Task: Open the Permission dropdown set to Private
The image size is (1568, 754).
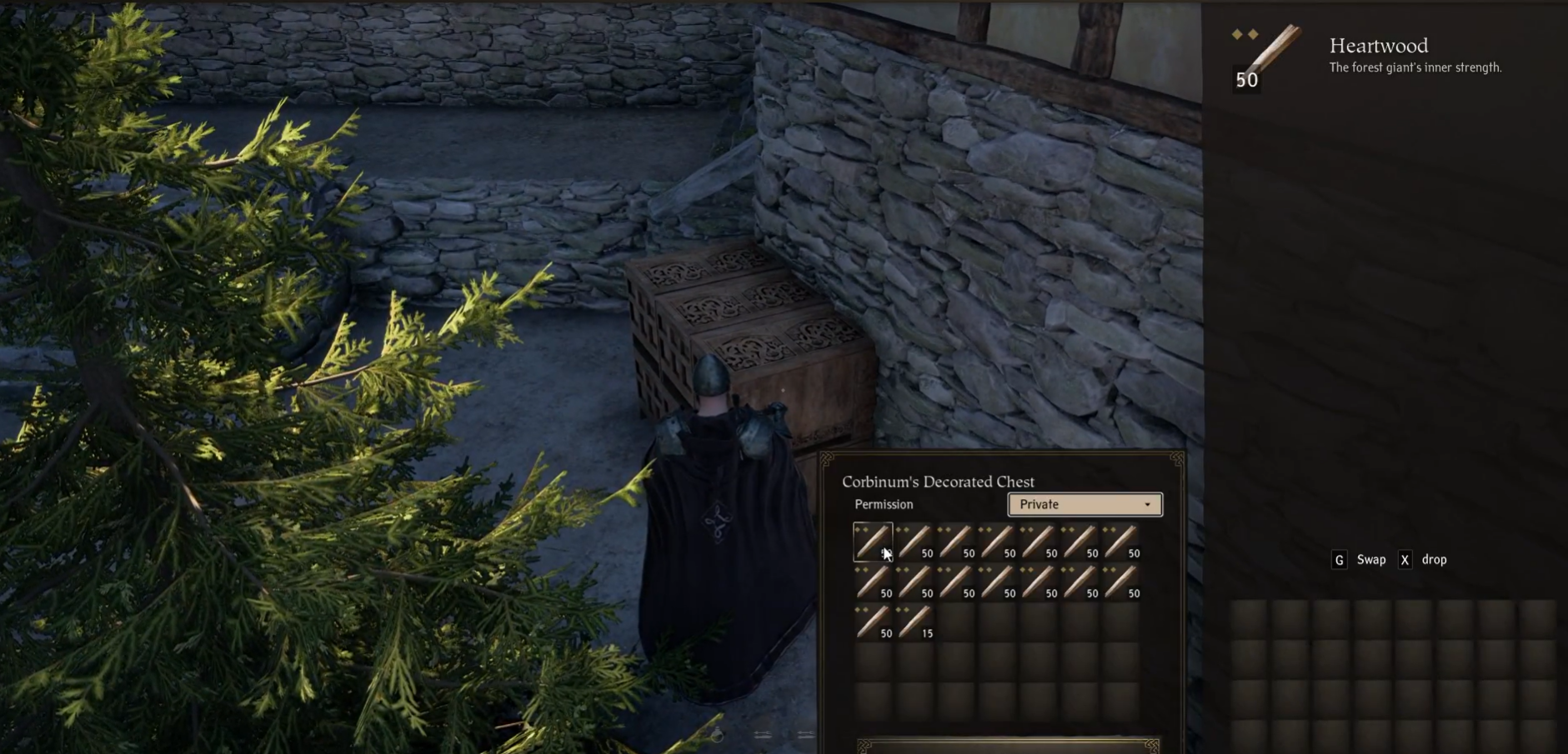Action: click(x=1085, y=505)
